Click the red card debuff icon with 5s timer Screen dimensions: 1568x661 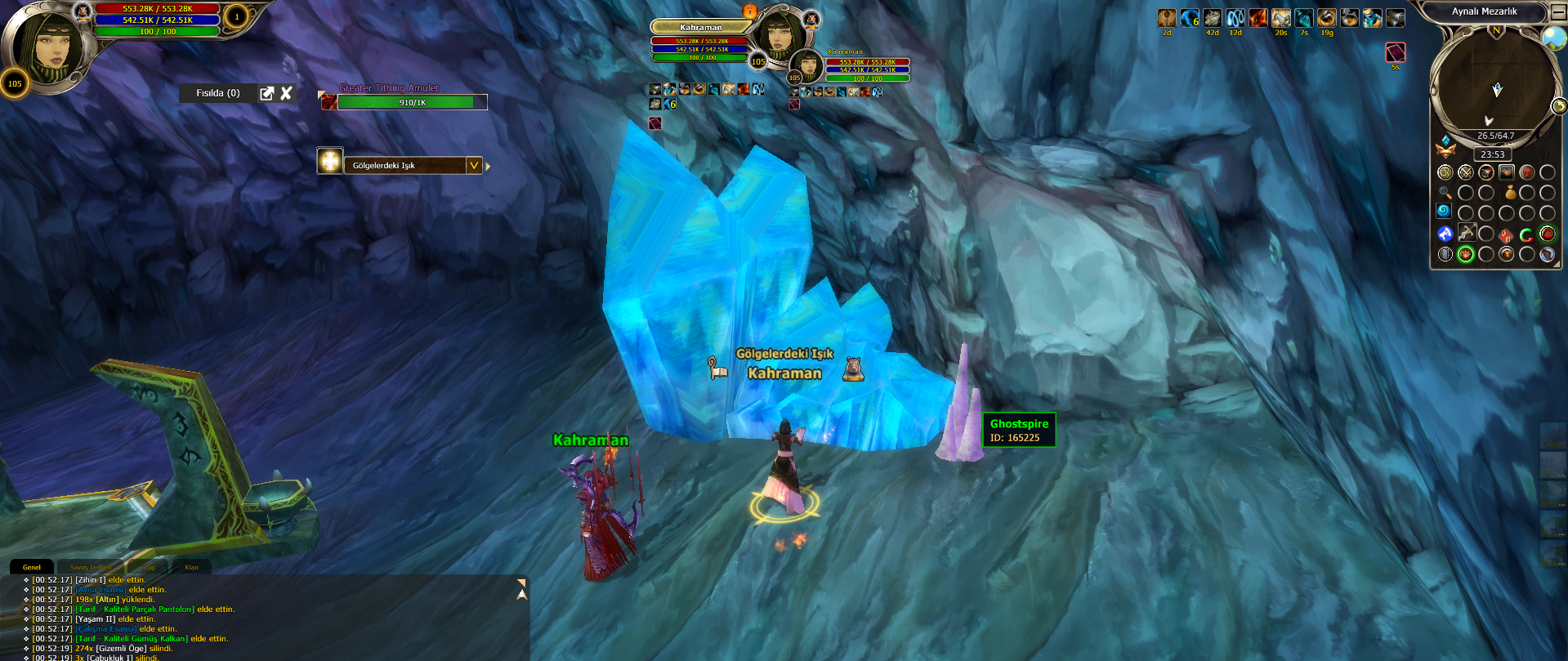click(1396, 52)
